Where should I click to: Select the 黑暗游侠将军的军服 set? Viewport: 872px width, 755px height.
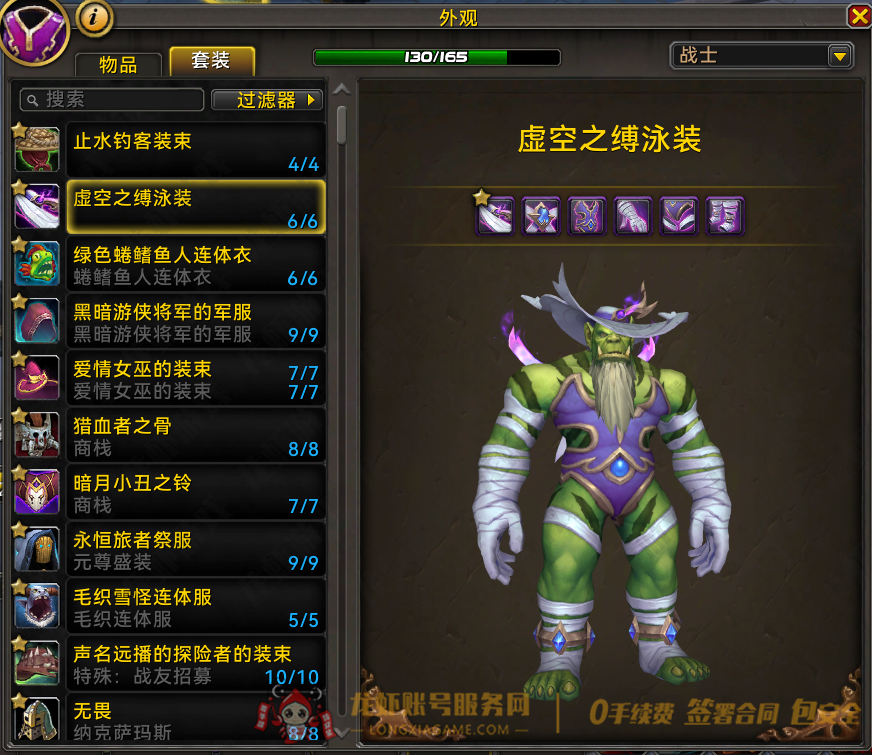[x=195, y=321]
